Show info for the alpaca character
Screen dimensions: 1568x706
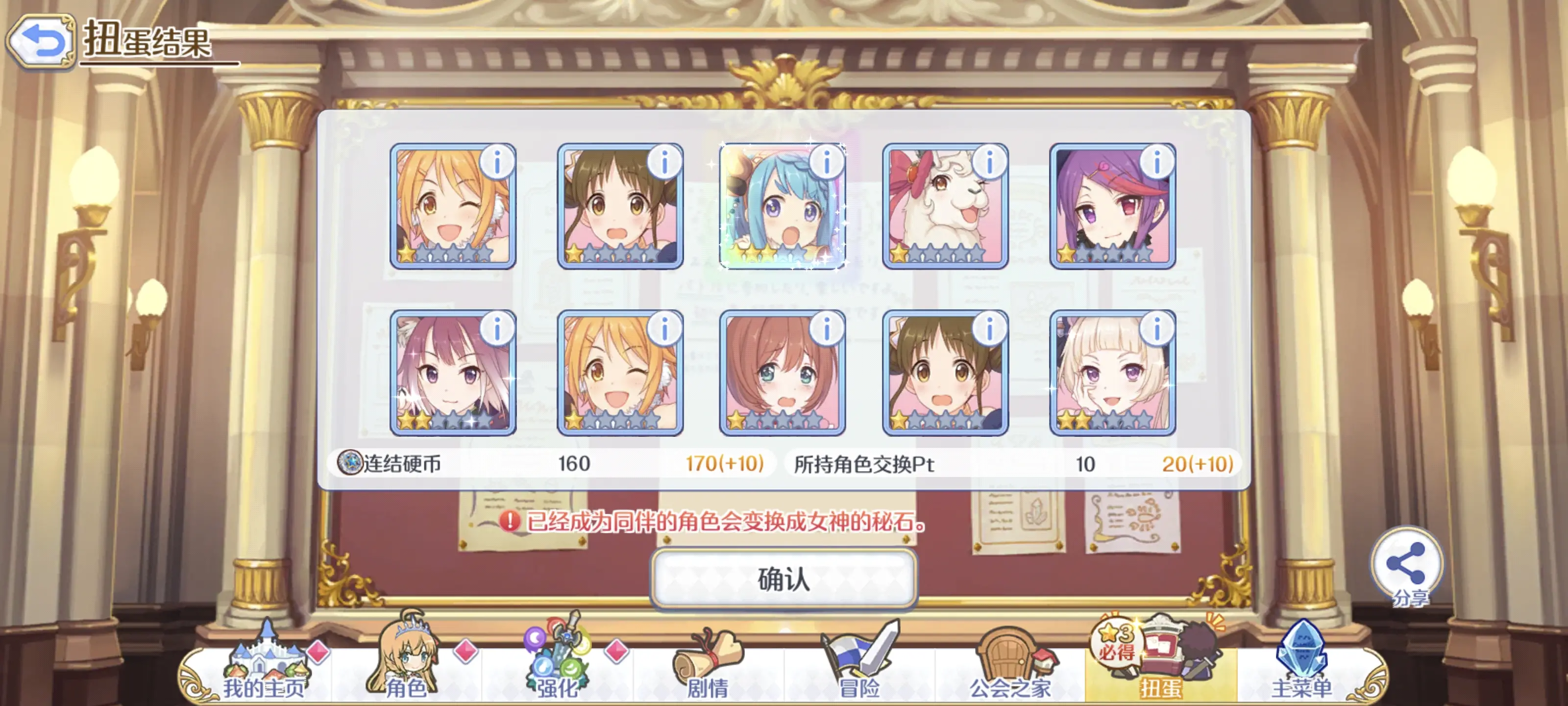point(989,163)
